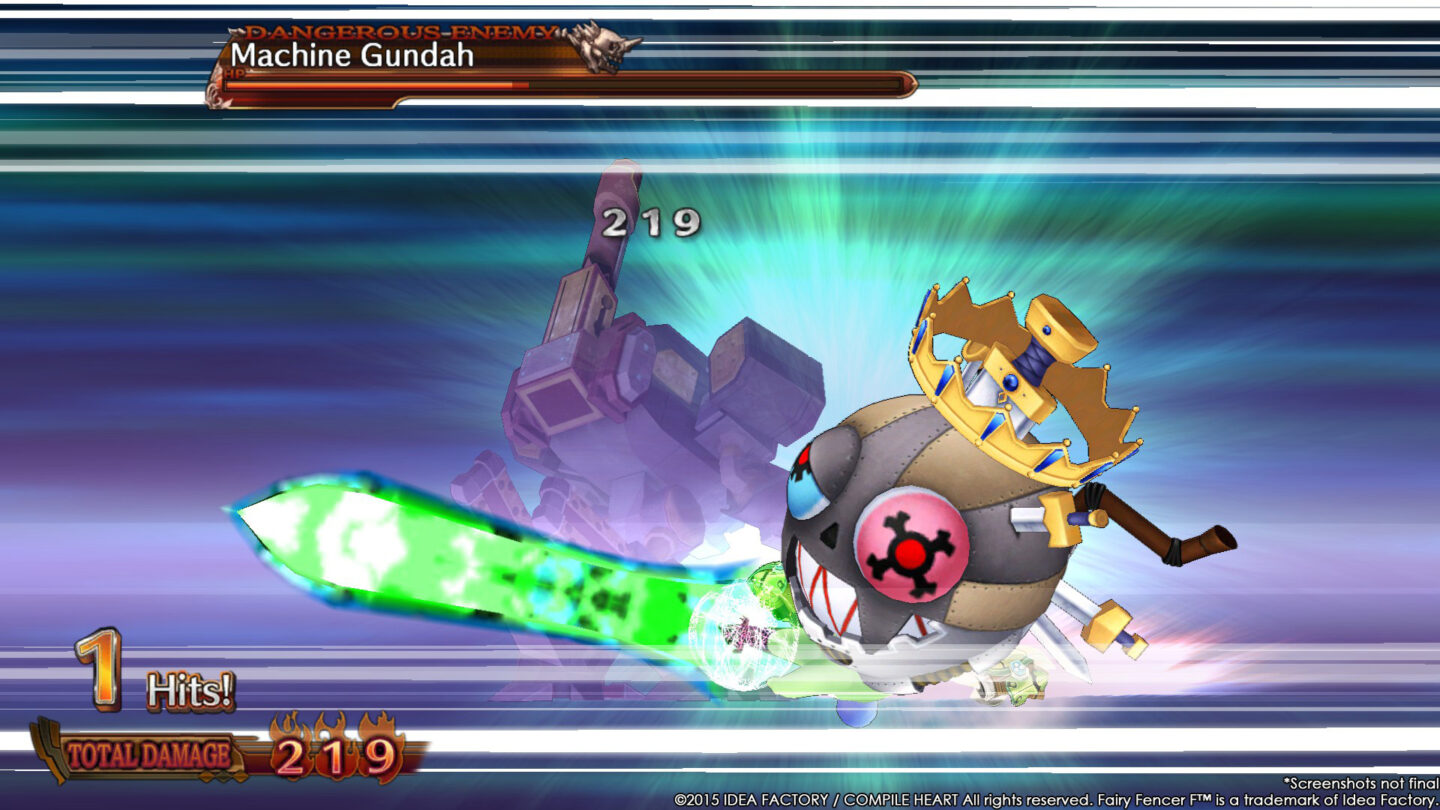This screenshot has width=1440, height=810.
Task: Click the glowing green energy sword
Action: coord(450,550)
